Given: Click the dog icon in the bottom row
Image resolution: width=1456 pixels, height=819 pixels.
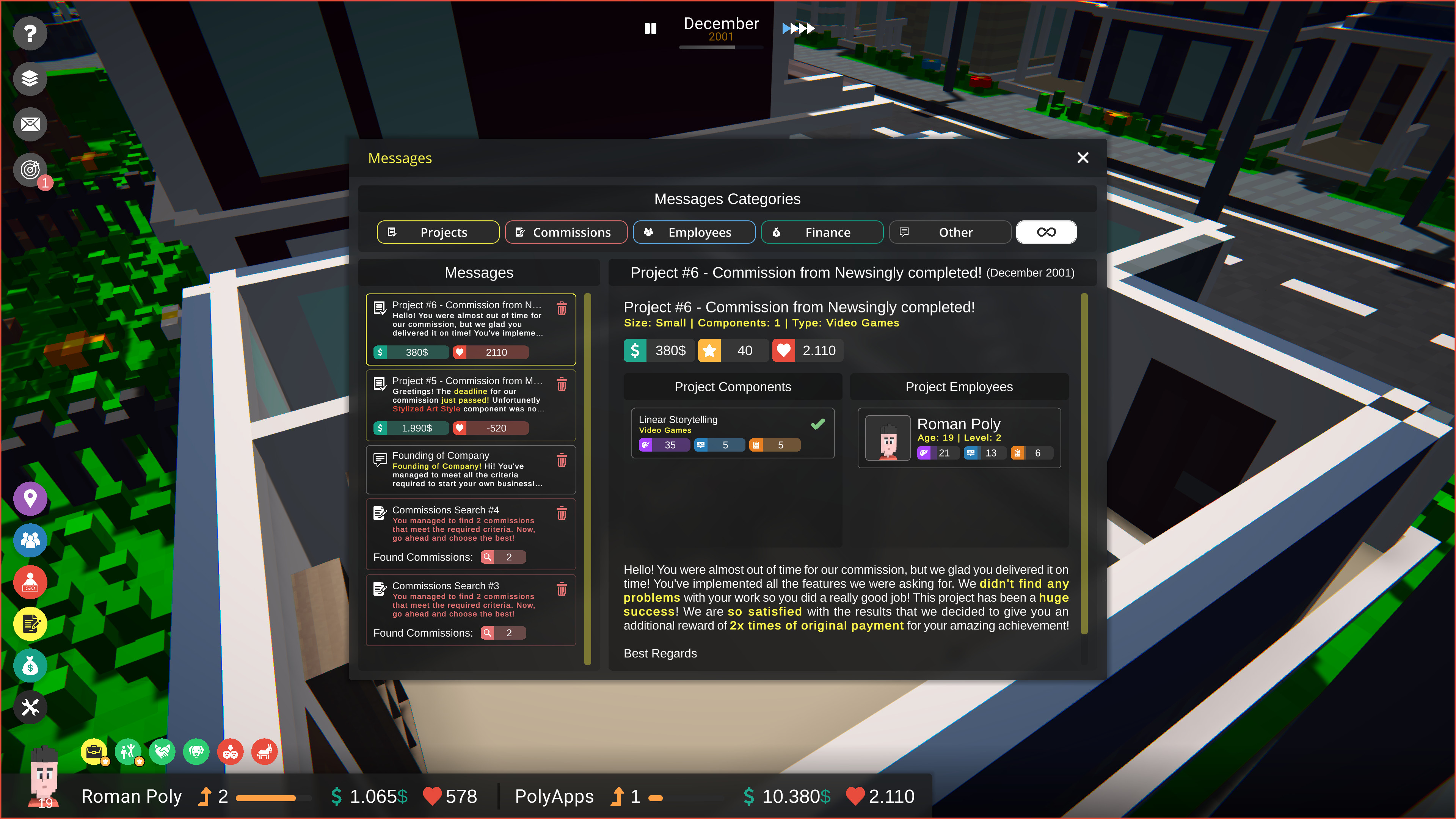Looking at the screenshot, I should [x=196, y=752].
